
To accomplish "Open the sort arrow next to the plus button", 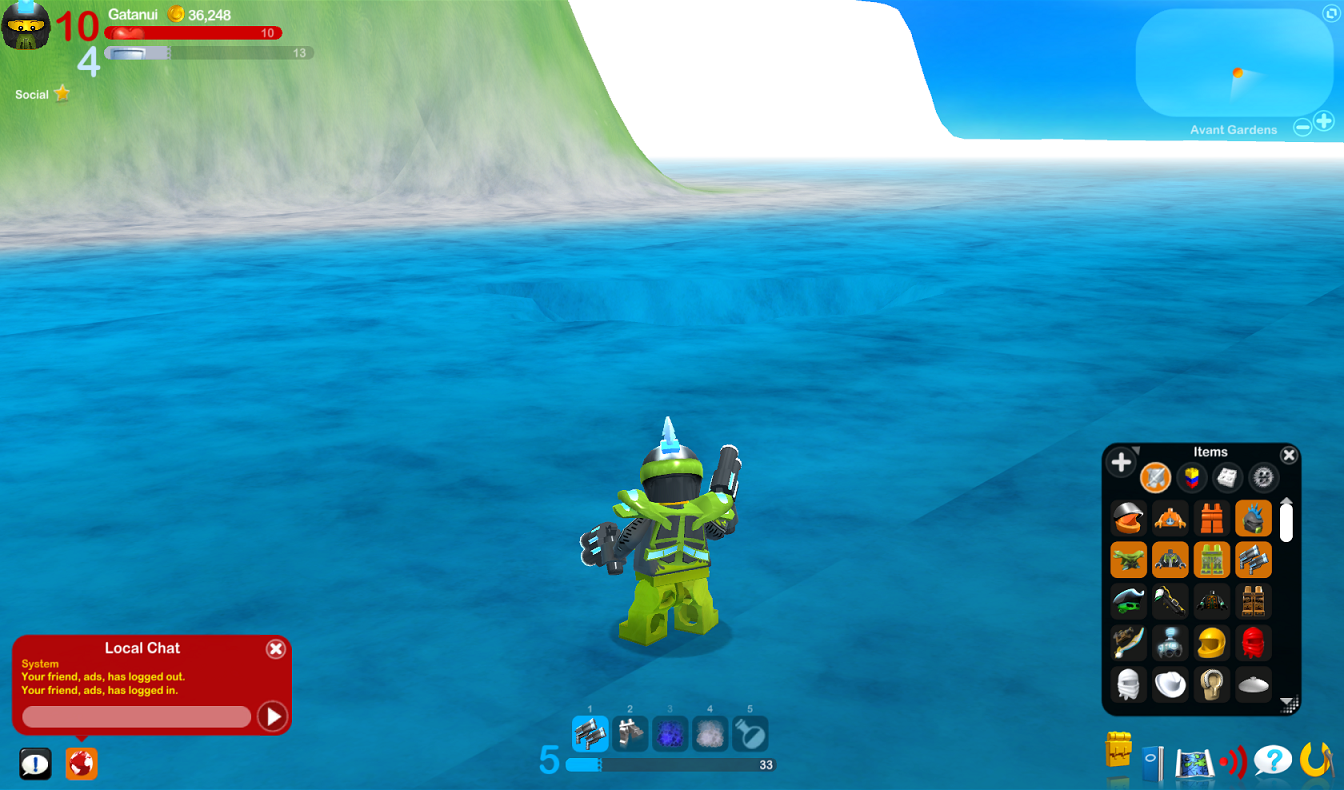I will pyautogui.click(x=1136, y=451).
